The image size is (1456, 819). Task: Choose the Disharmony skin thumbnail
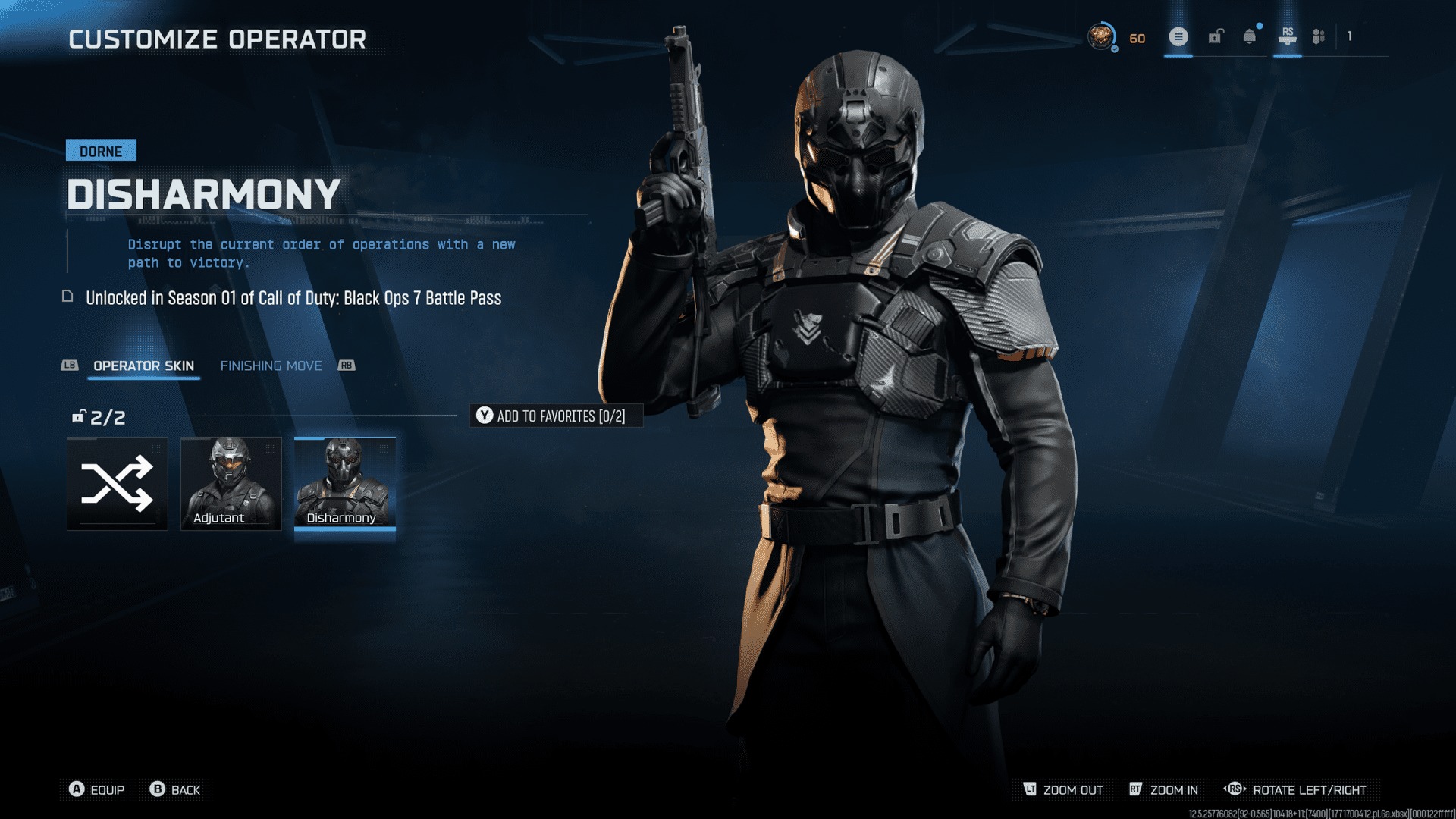coord(344,483)
